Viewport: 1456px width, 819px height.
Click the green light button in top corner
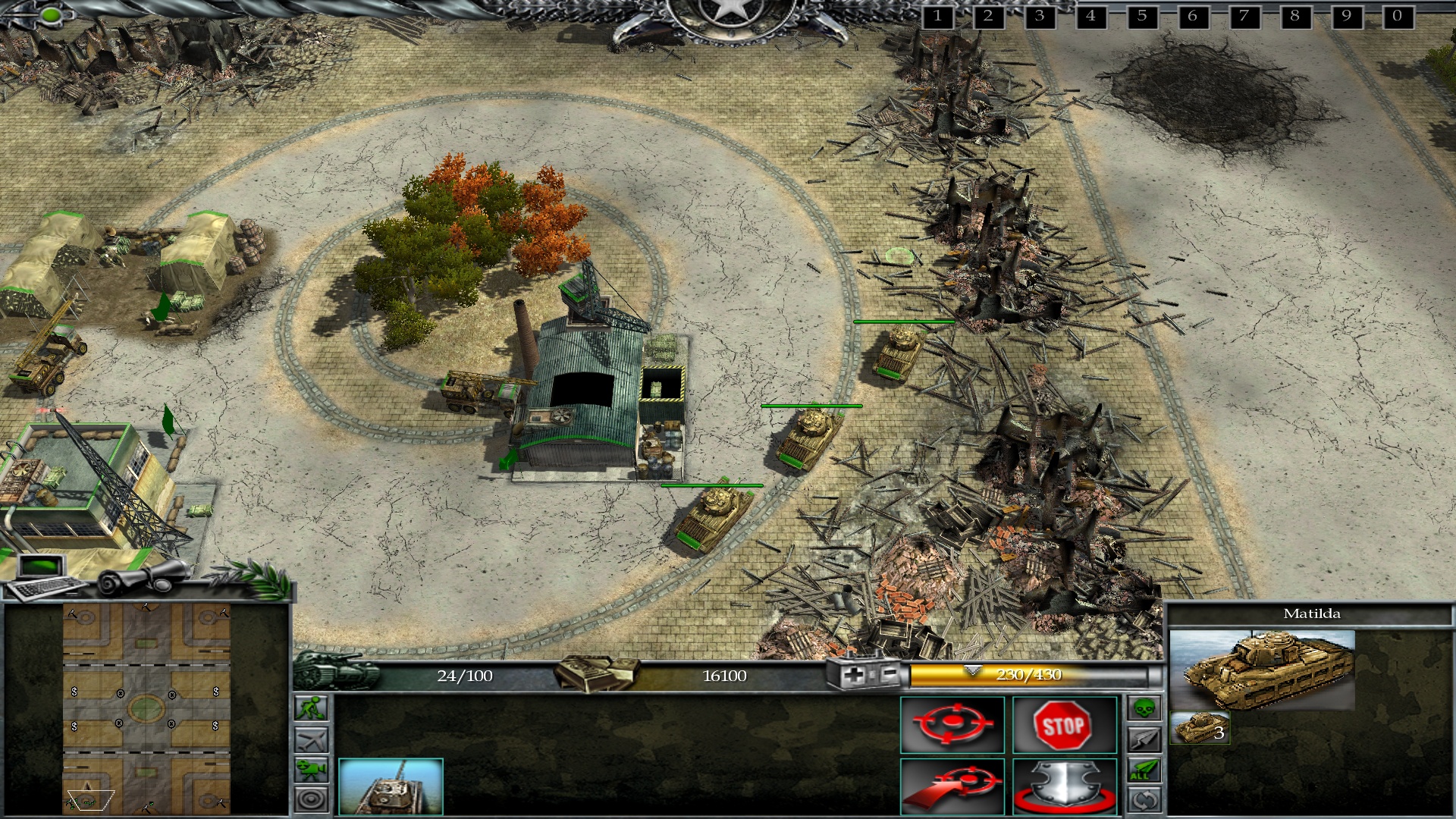coord(52,14)
